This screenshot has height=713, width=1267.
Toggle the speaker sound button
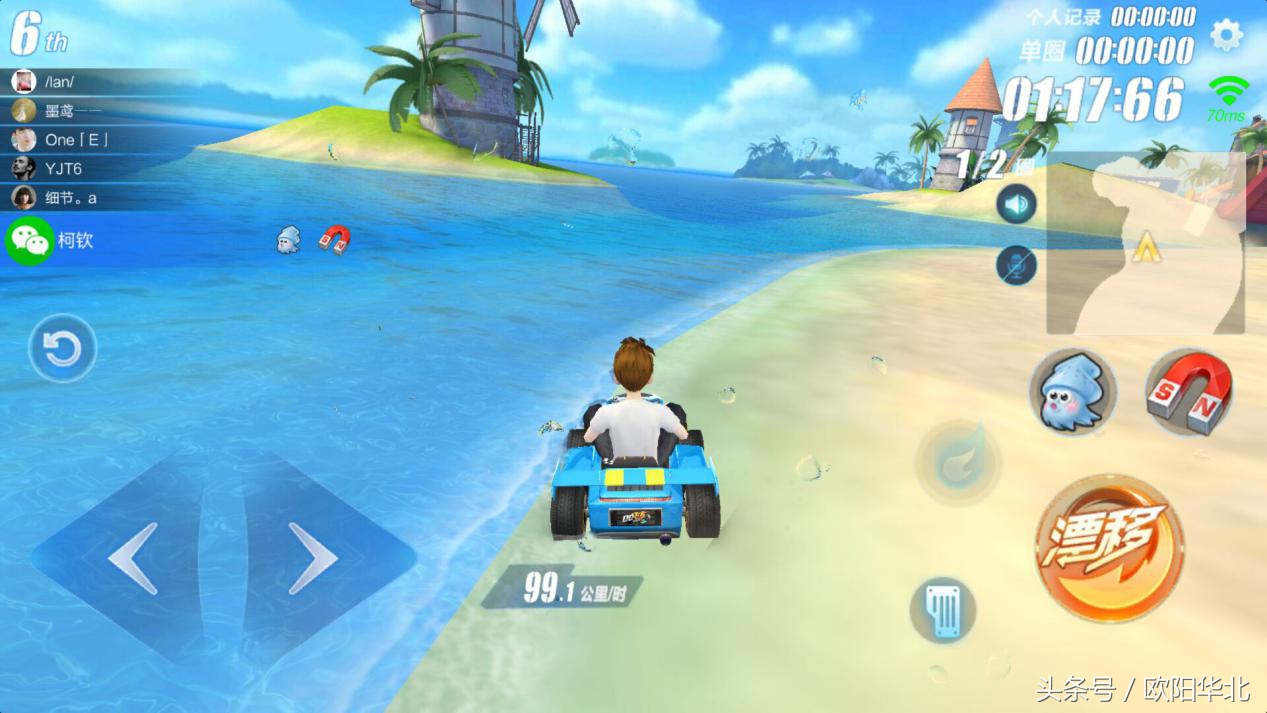1016,205
